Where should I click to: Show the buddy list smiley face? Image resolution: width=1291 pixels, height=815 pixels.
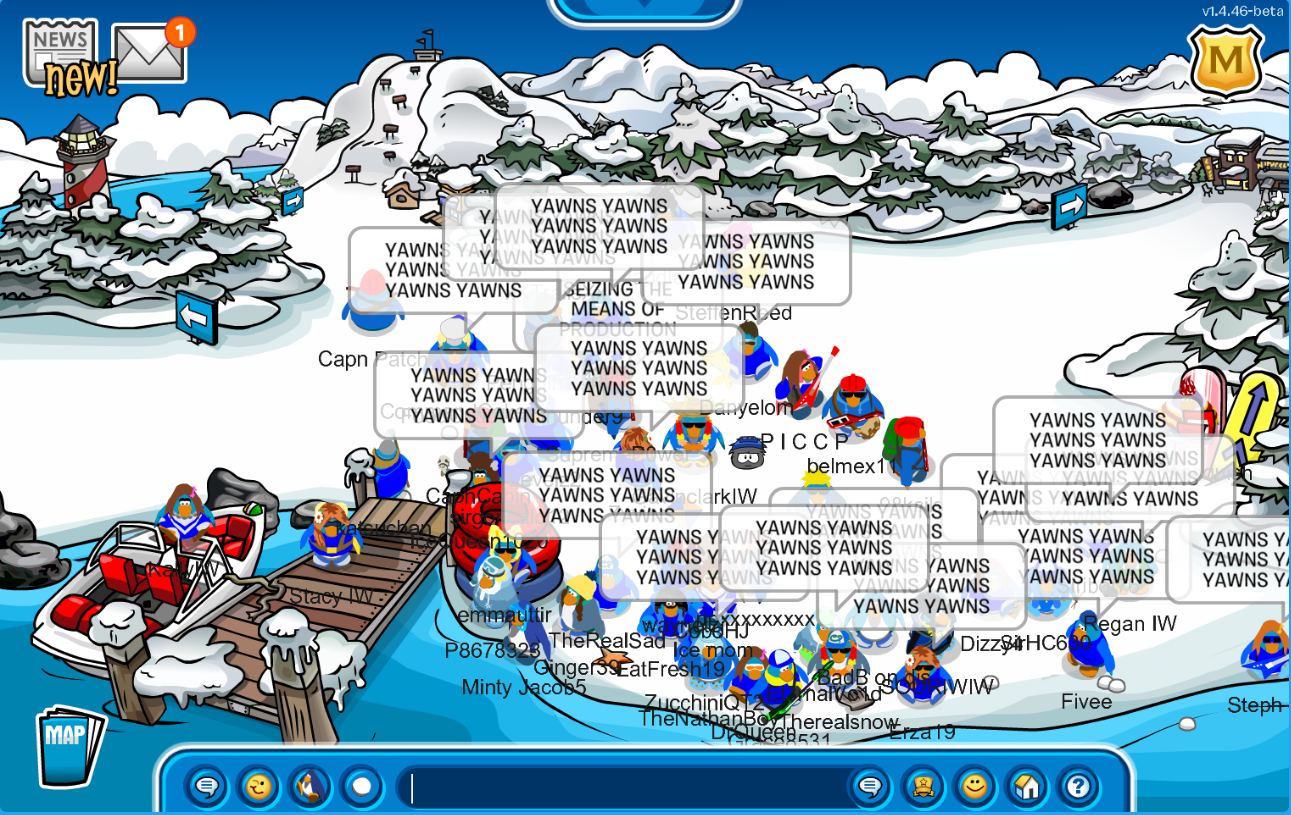coord(975,787)
